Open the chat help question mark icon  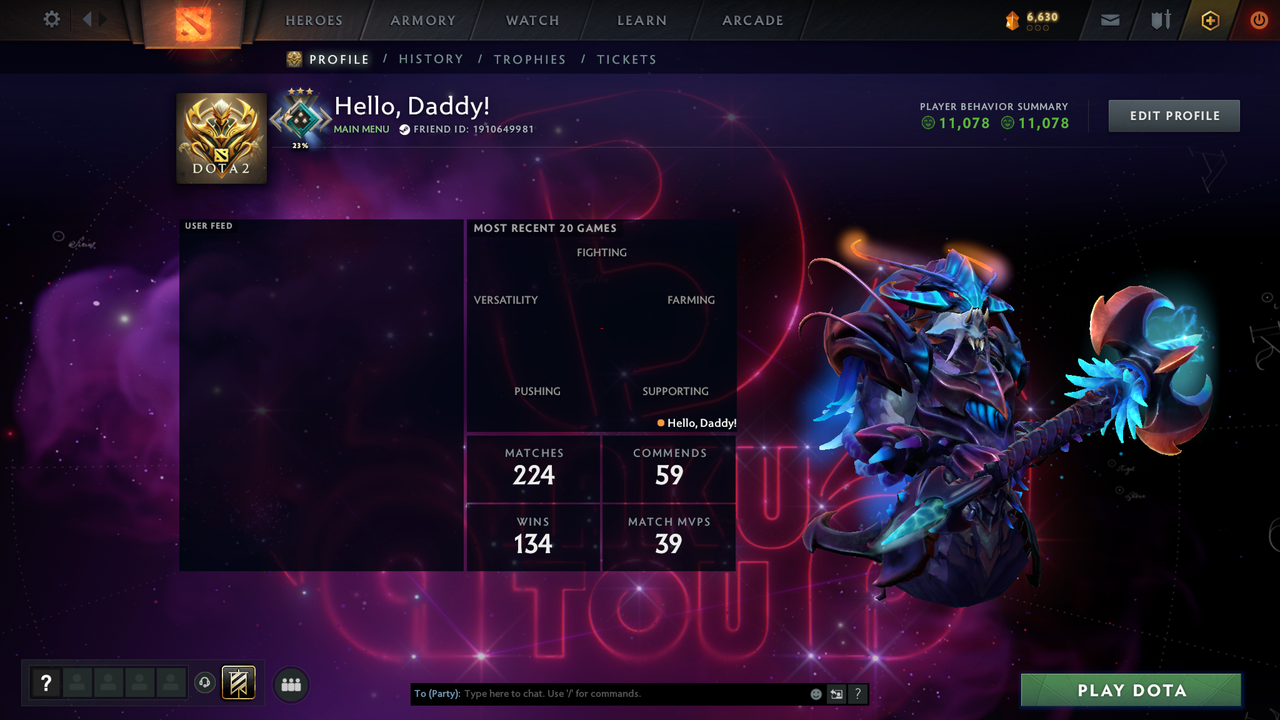tap(858, 693)
